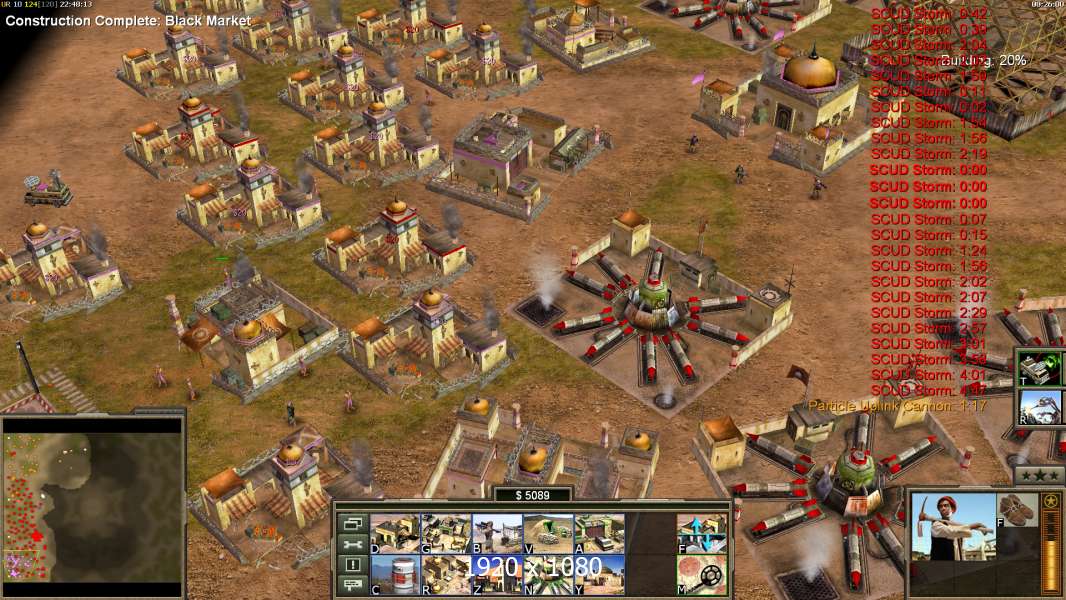
Task: Open the overlapping windows button
Action: point(352,523)
